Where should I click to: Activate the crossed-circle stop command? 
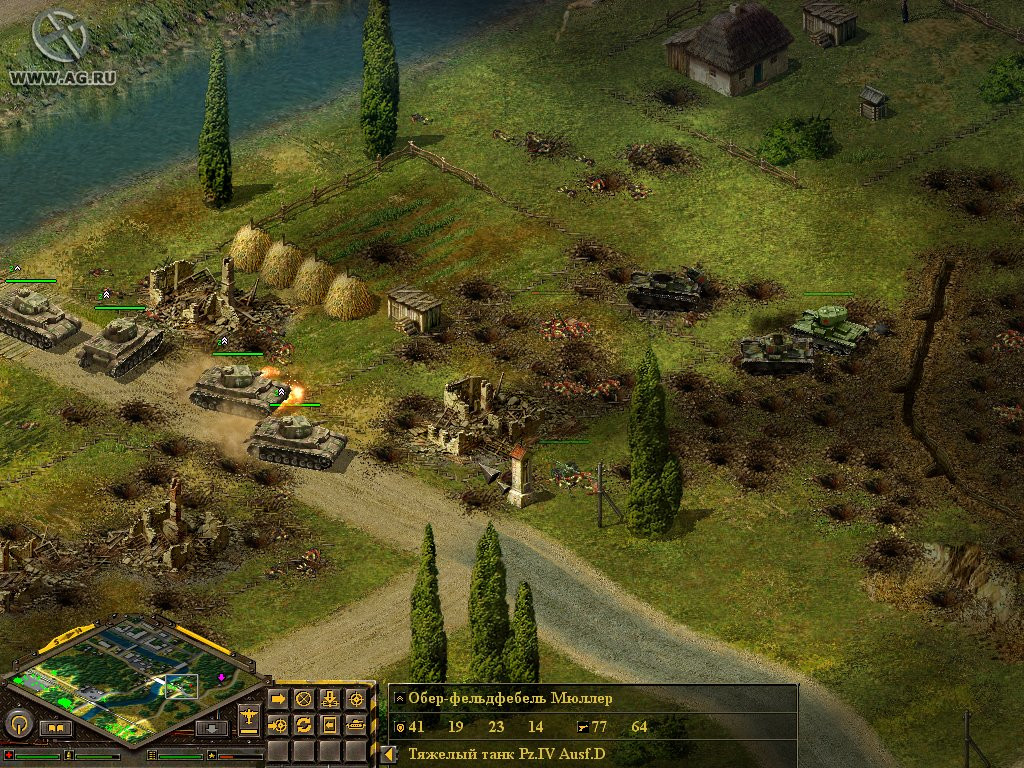tap(303, 698)
